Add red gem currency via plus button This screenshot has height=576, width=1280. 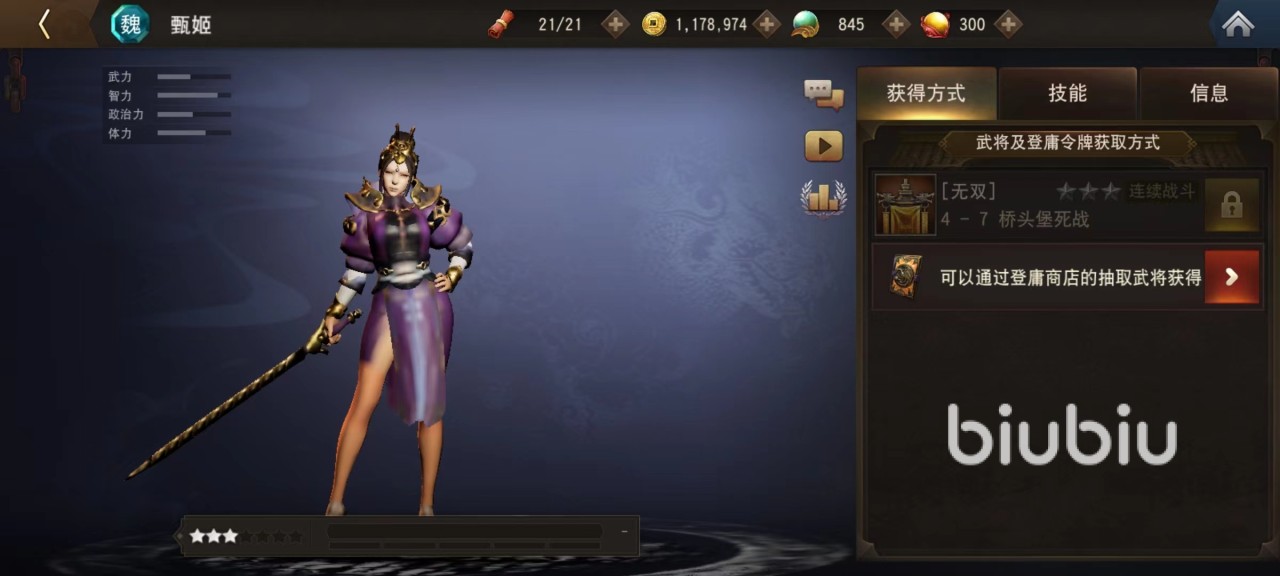click(1008, 24)
